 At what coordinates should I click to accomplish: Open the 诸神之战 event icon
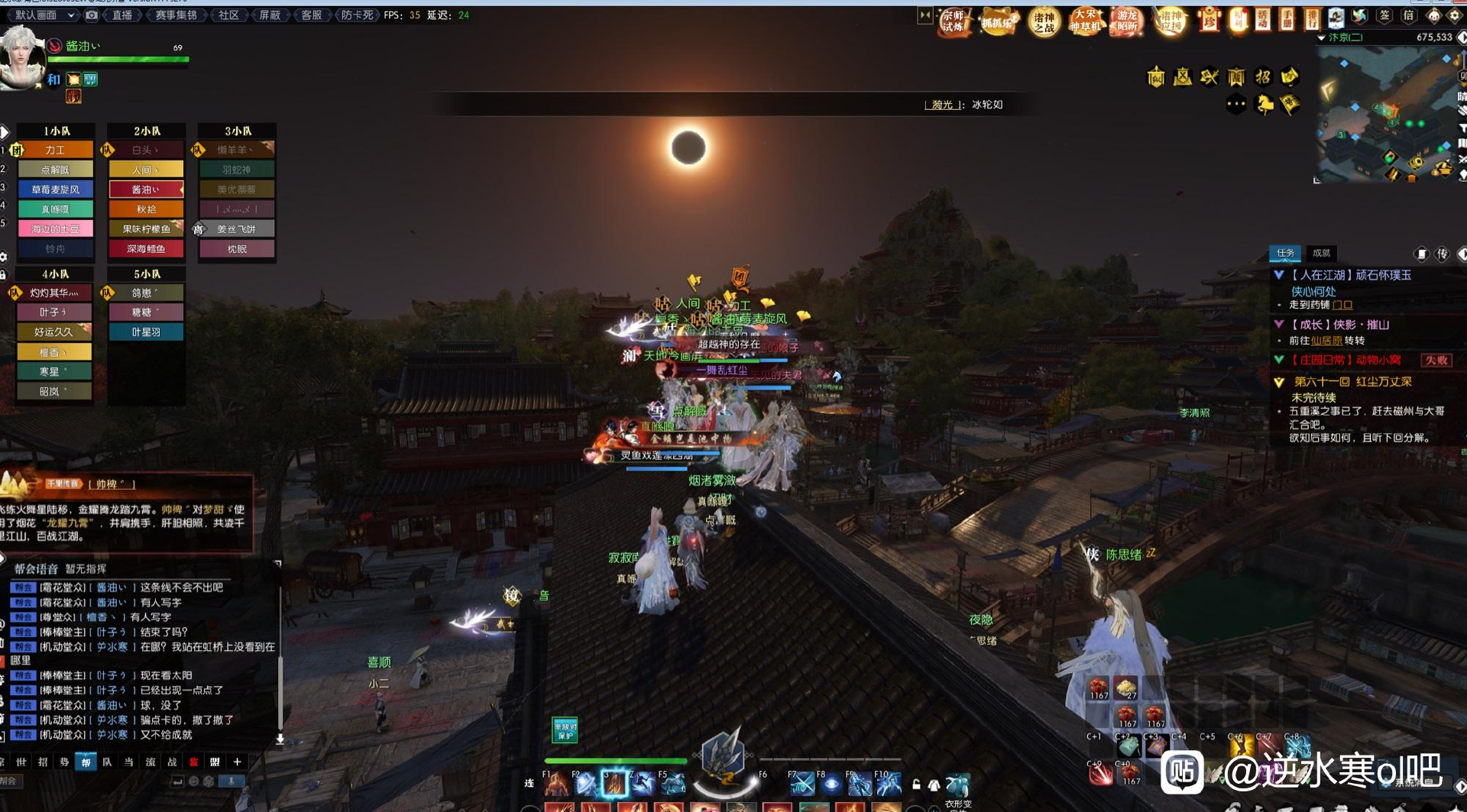(x=1044, y=21)
